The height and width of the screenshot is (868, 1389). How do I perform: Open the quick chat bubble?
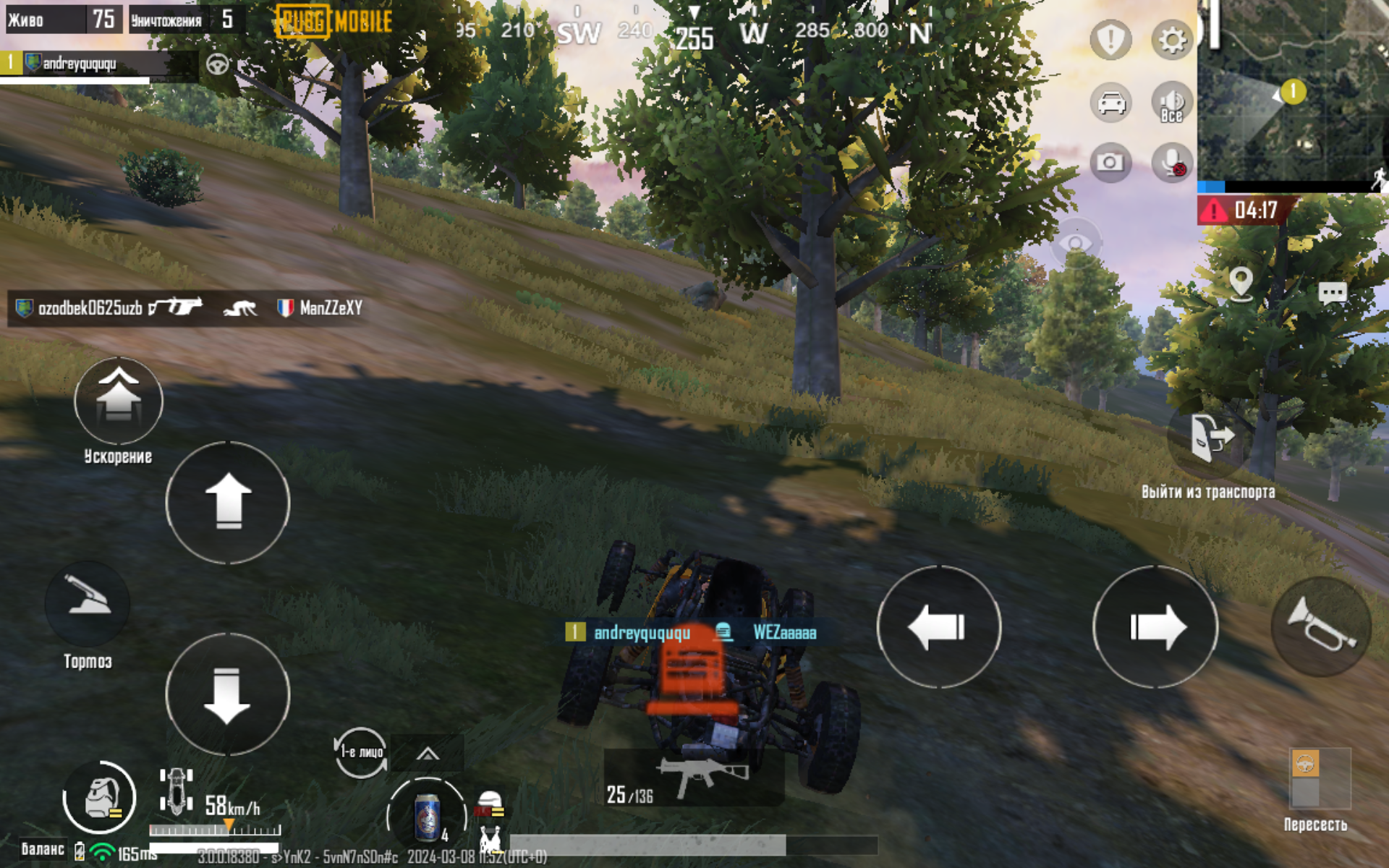tap(1332, 293)
